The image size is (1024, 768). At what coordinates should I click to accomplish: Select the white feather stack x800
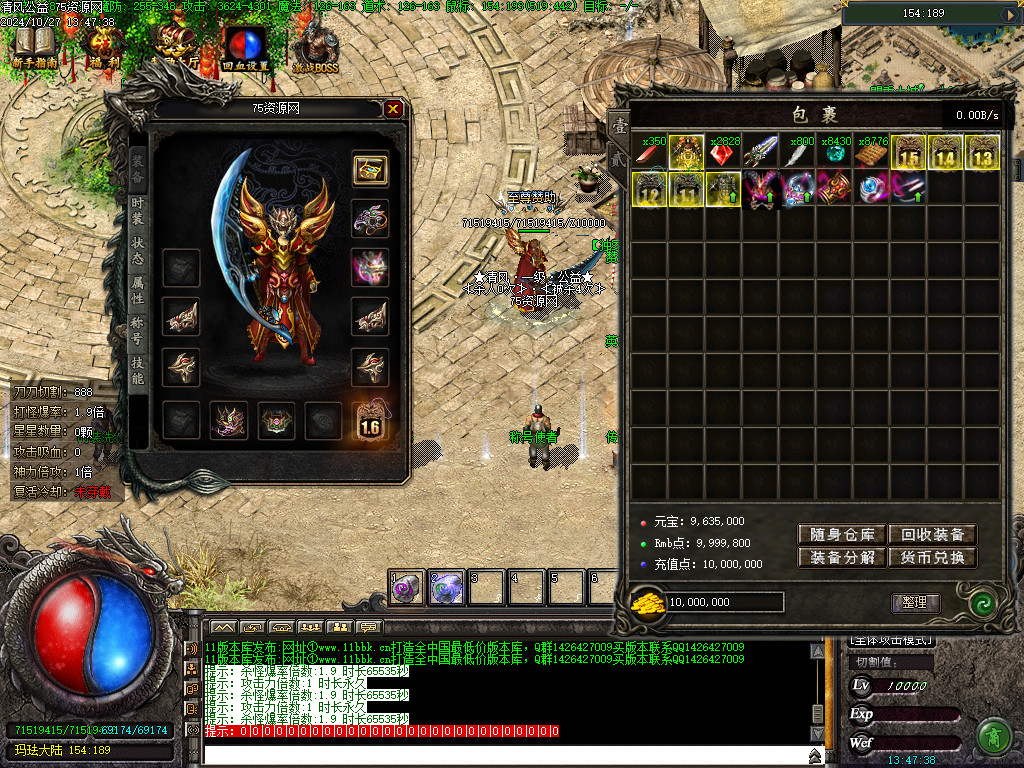[x=797, y=153]
